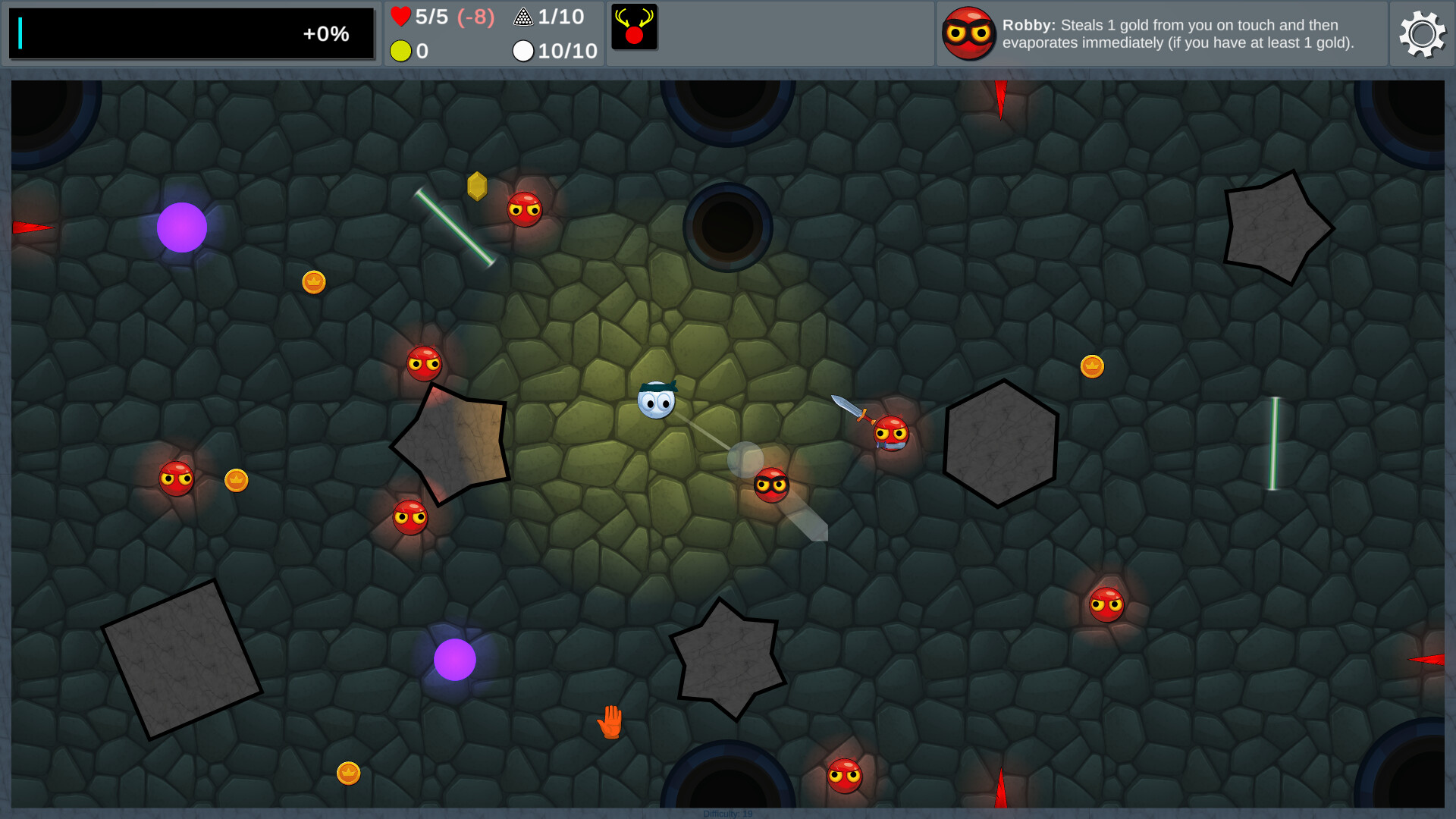1456x819 pixels.
Task: Click the white ball counter icon
Action: (523, 52)
